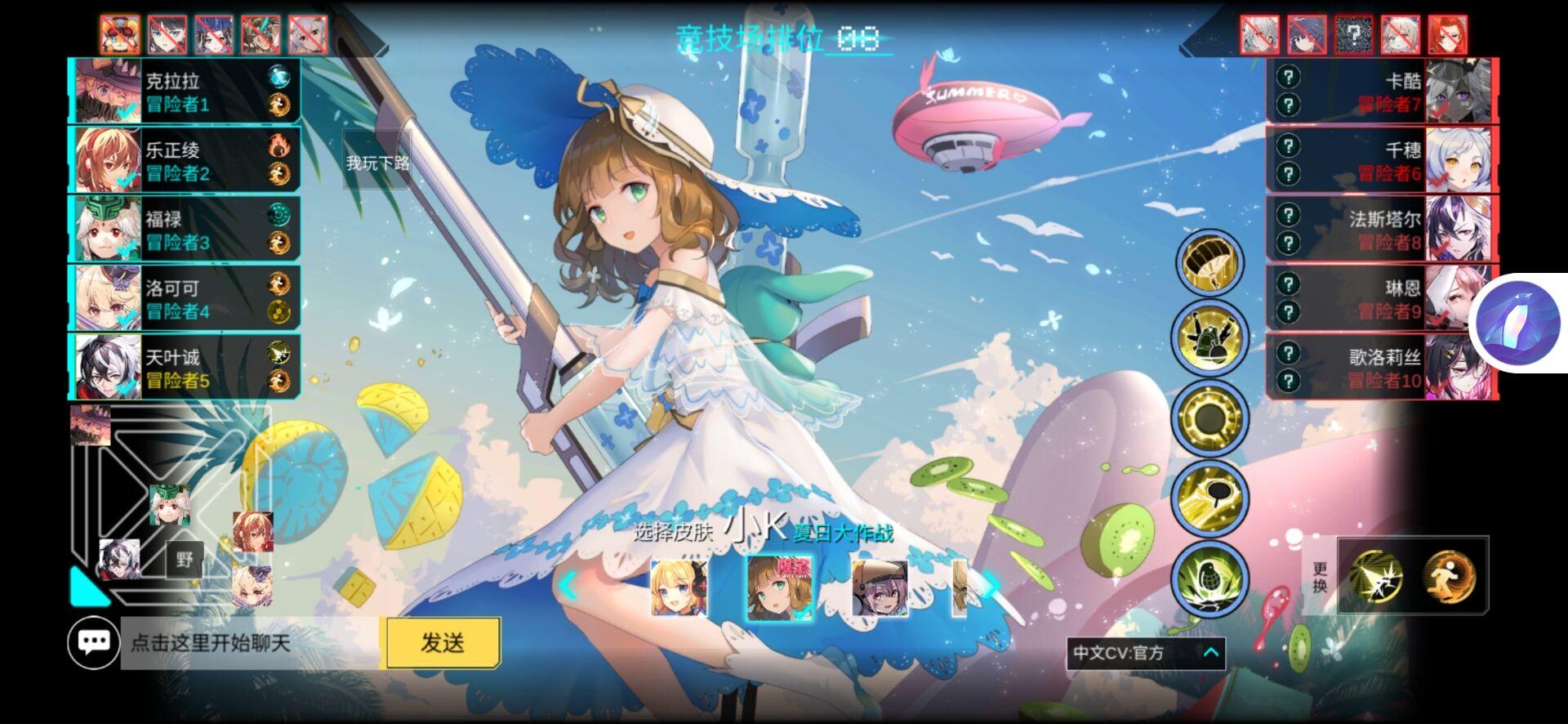
Task: Choose the sprint summoner spell icon
Action: coord(1452,577)
